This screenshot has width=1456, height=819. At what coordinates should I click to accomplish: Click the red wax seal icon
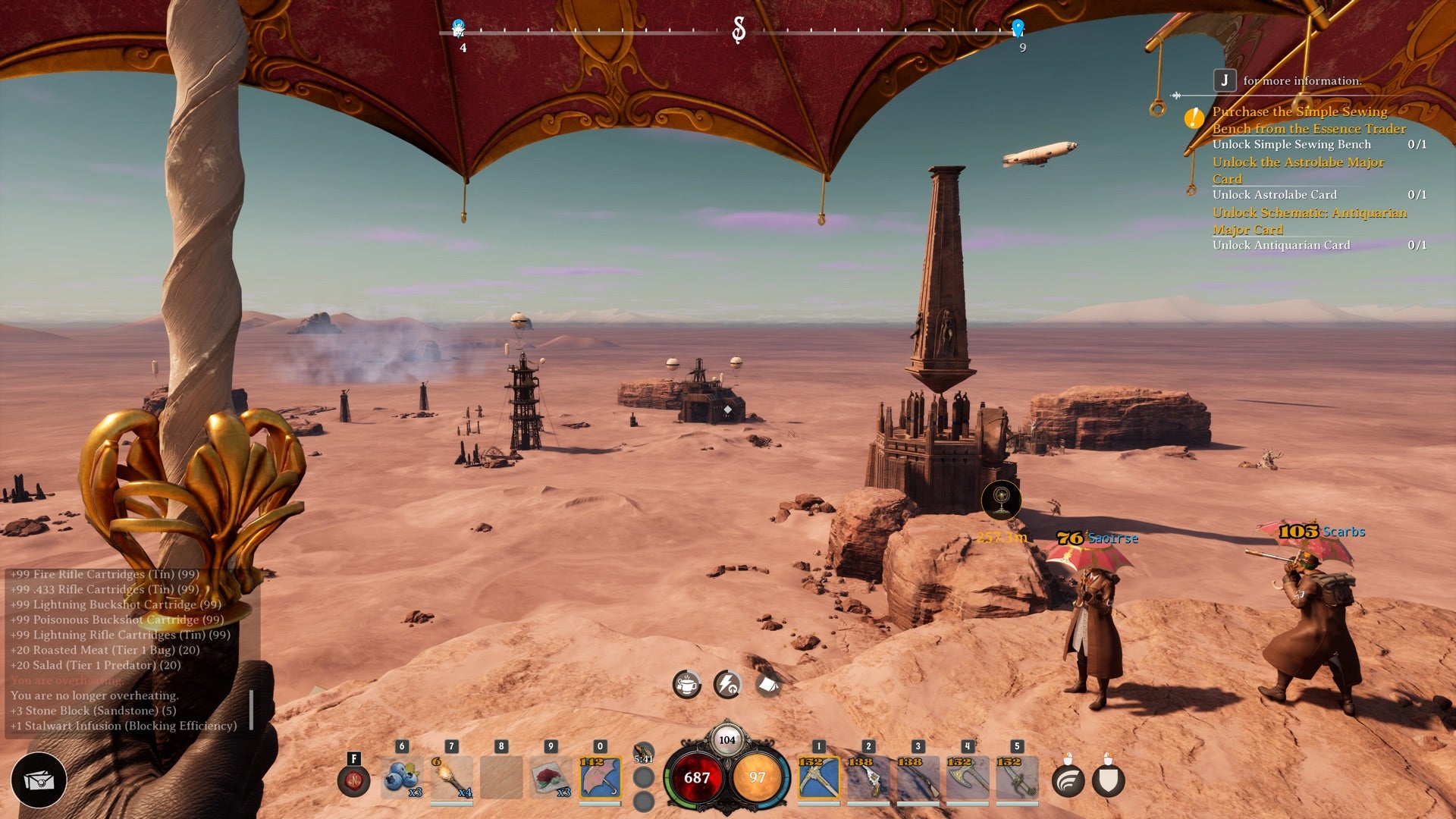click(353, 780)
